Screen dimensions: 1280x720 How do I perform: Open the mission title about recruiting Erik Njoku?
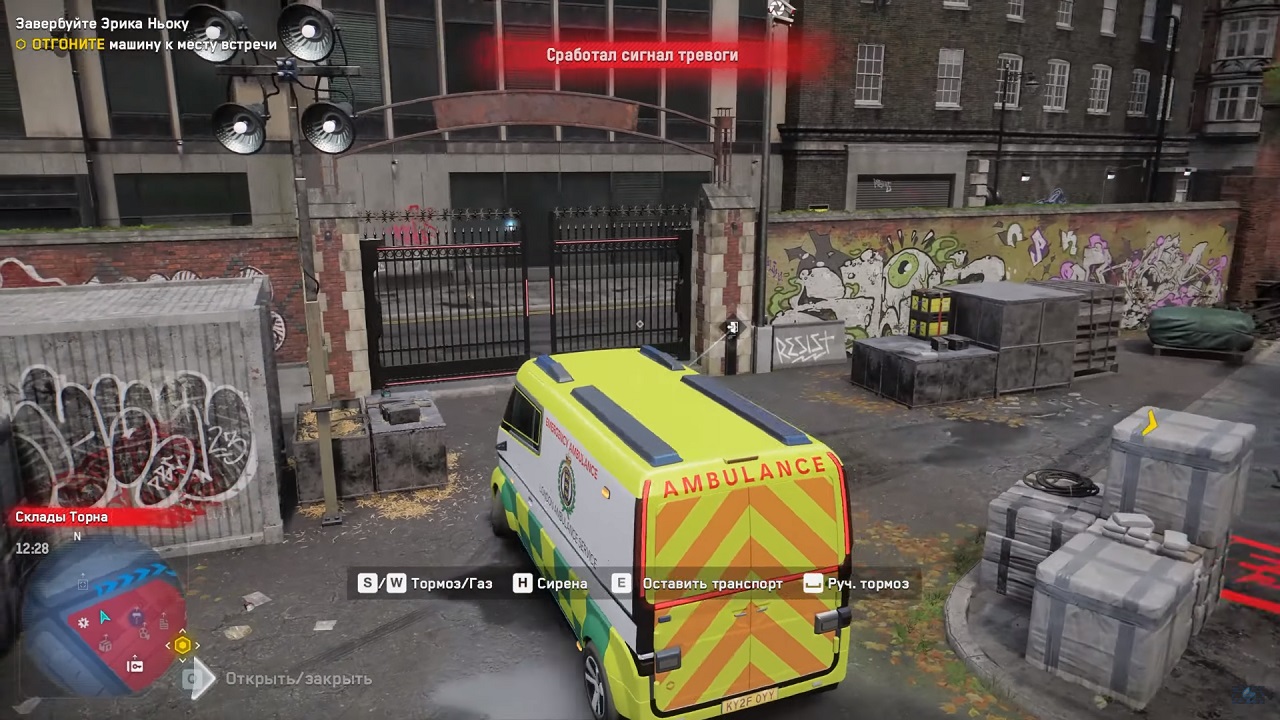tap(102, 24)
